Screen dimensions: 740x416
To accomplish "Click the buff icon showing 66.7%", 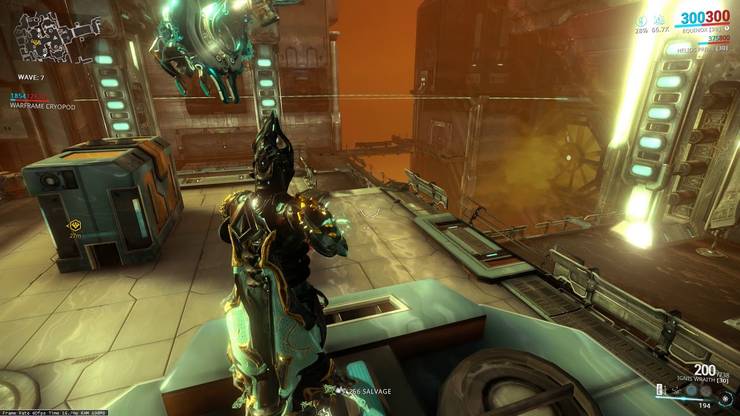I will point(660,20).
